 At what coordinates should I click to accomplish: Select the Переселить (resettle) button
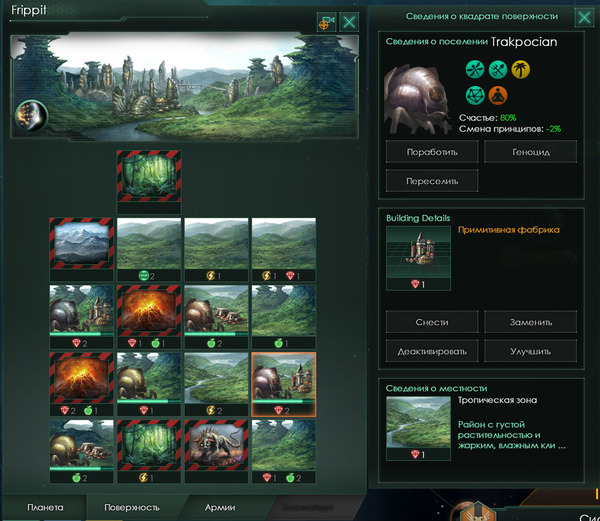coord(432,183)
